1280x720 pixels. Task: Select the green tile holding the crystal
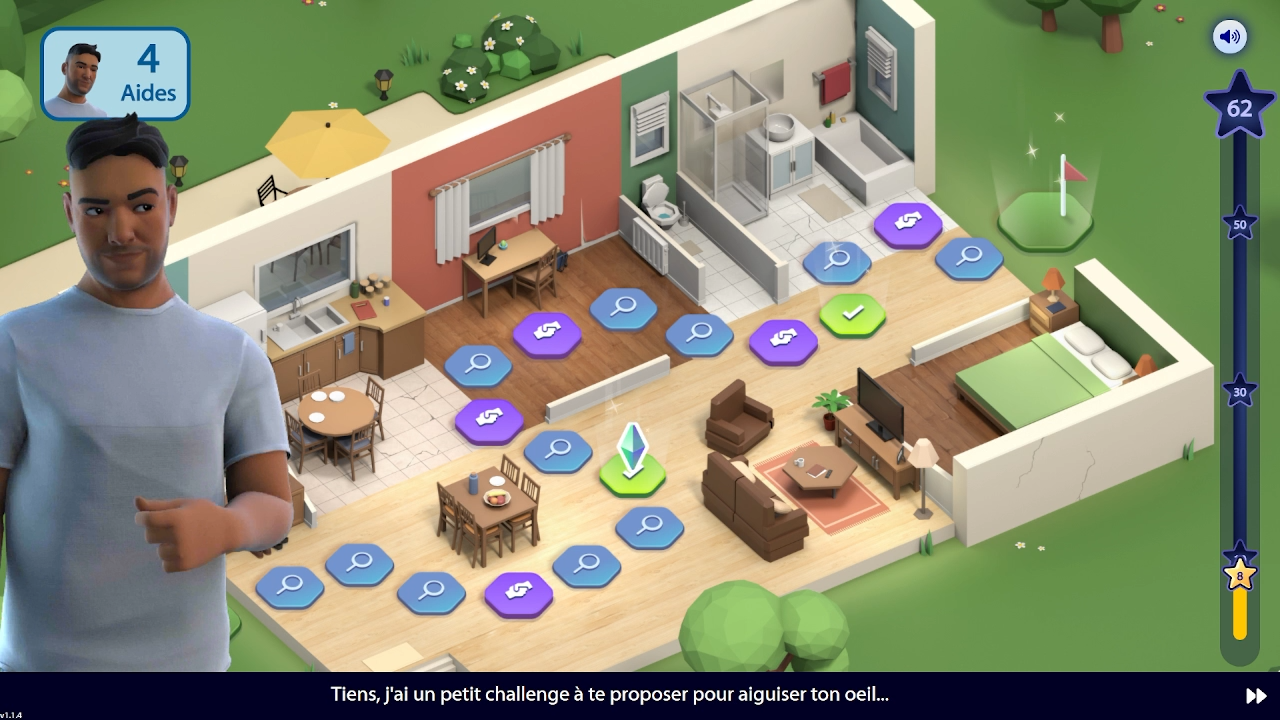click(633, 474)
